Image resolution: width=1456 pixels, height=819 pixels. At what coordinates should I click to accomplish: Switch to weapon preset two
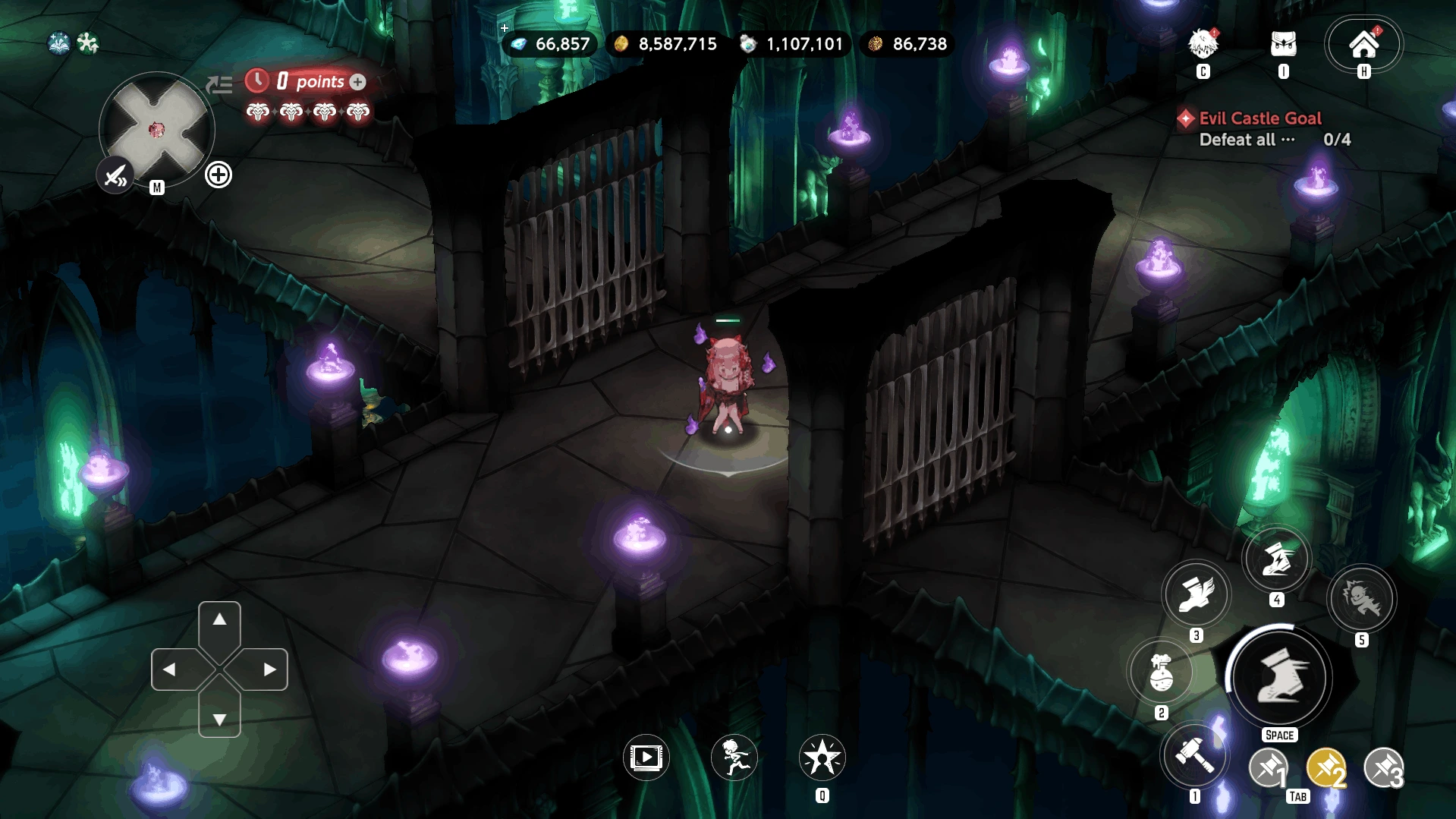point(1326,768)
